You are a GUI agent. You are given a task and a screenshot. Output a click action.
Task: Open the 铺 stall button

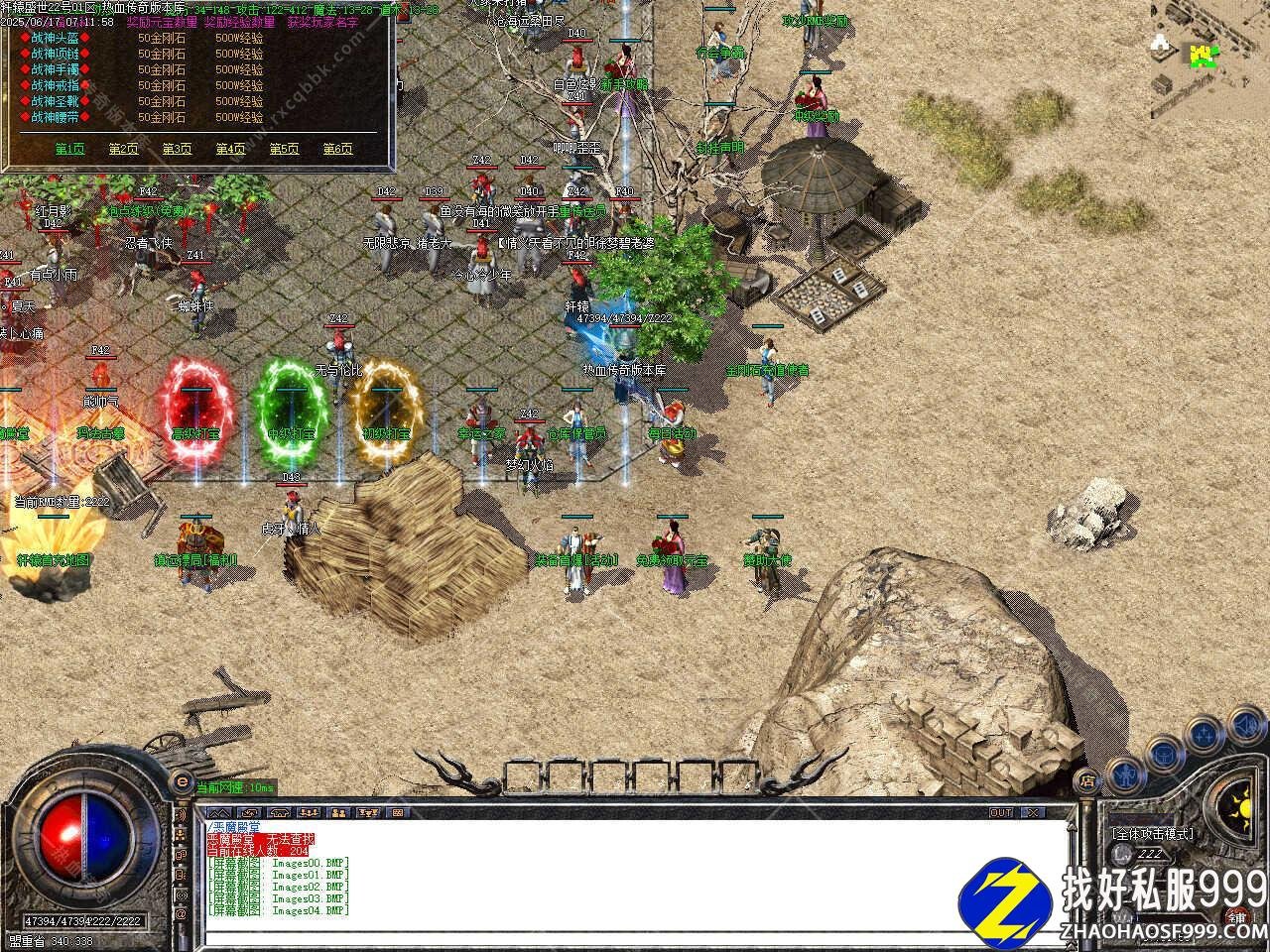pos(1235,916)
